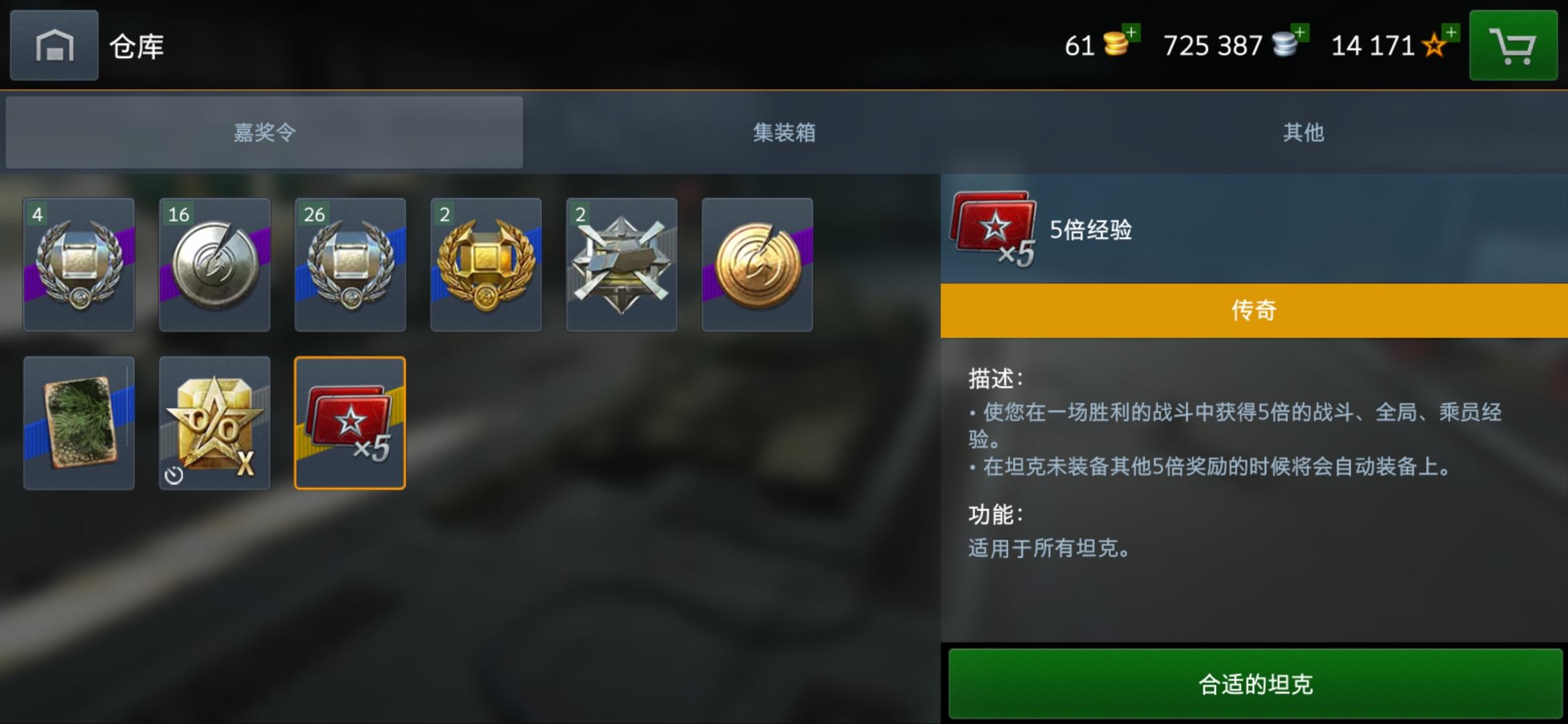Select the 嘉奖令 tab
Screen dimensions: 1568x724
click(x=263, y=133)
